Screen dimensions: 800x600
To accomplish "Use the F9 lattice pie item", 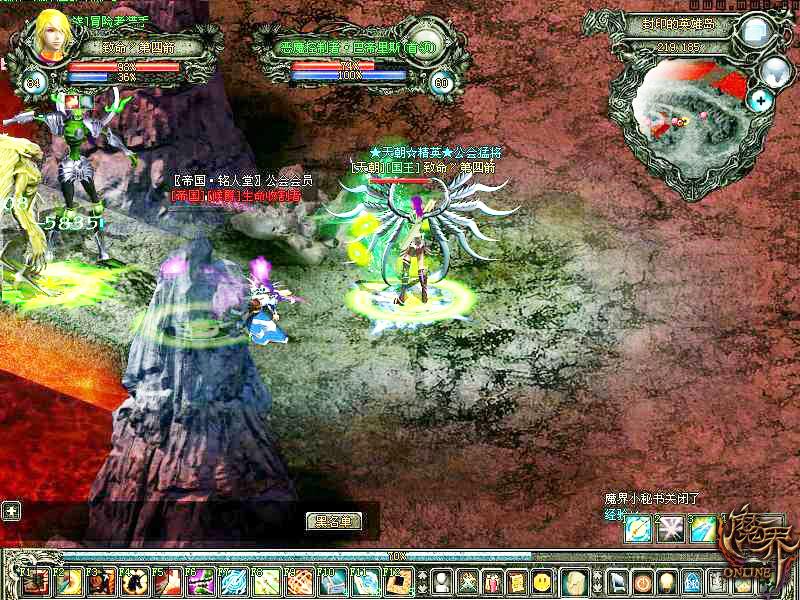I will [301, 582].
